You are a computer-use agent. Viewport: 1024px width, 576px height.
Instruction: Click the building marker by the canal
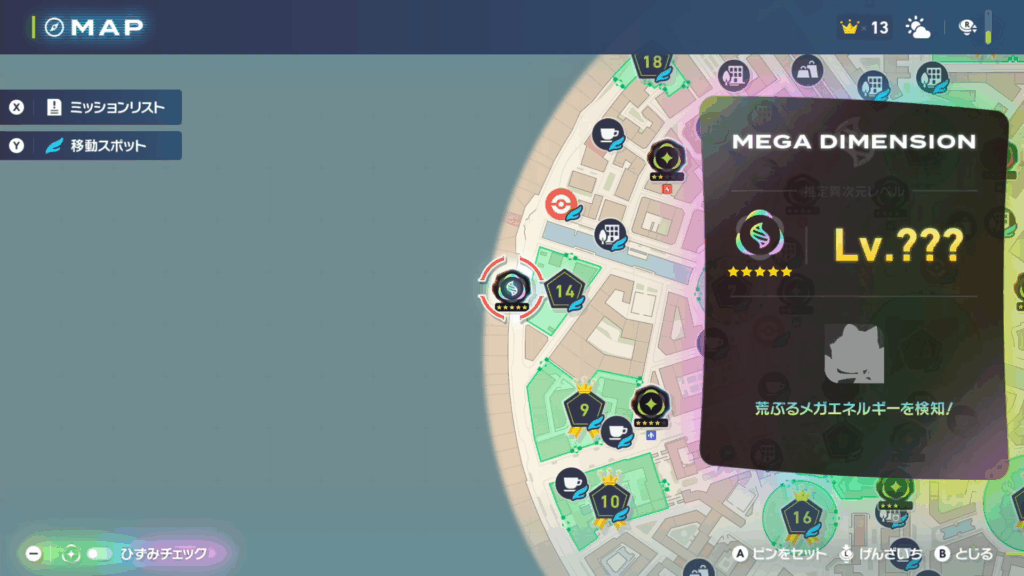tap(609, 234)
